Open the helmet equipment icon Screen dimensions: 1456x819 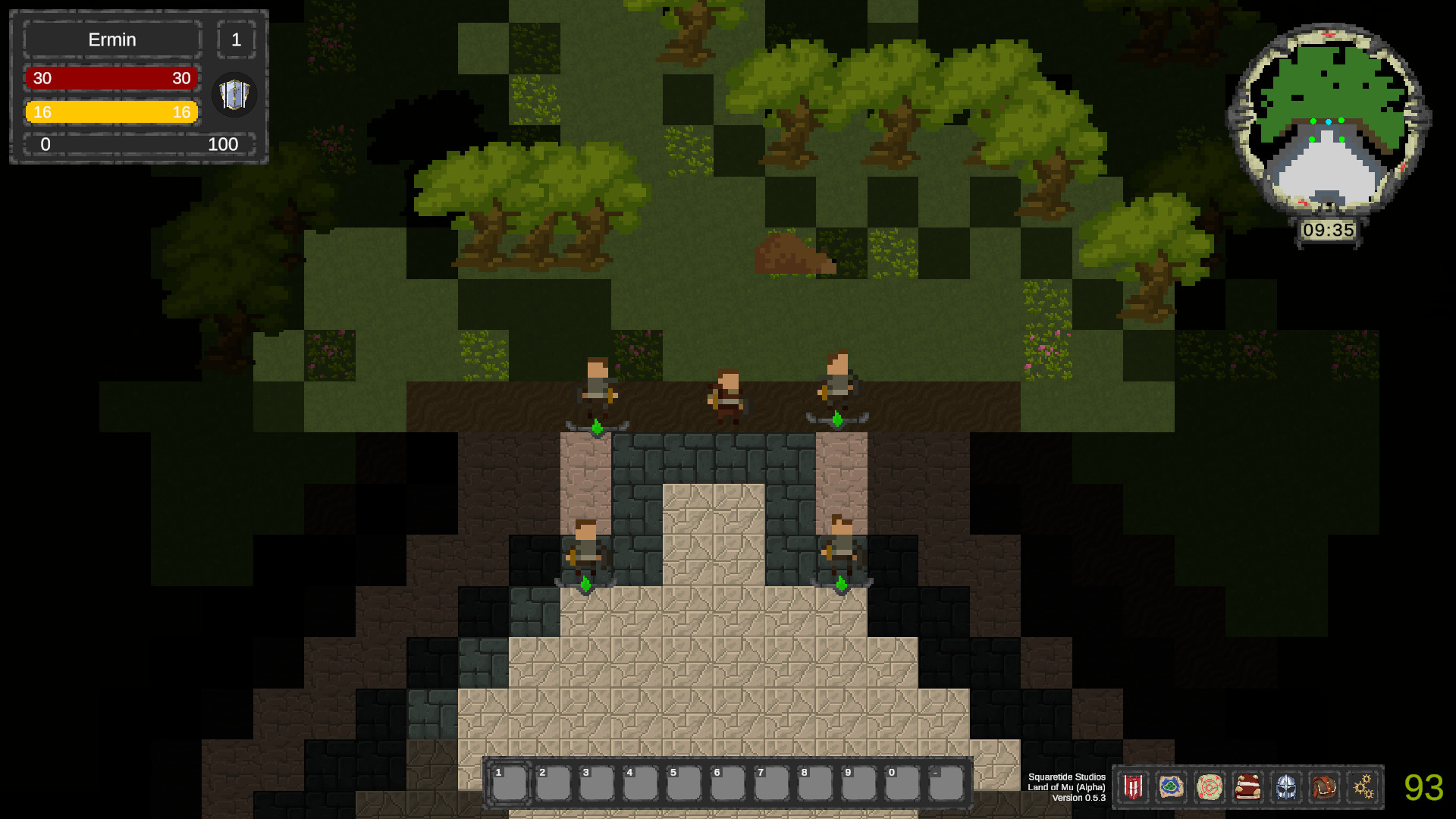[x=1287, y=787]
